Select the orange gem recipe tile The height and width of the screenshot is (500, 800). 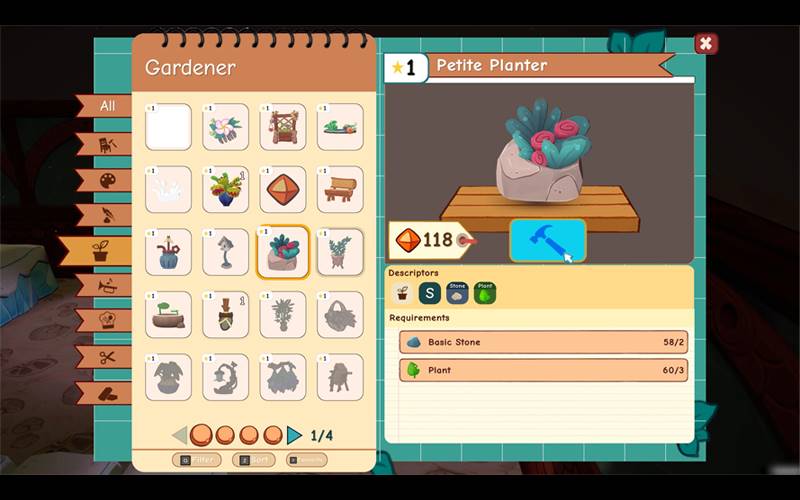pos(283,189)
